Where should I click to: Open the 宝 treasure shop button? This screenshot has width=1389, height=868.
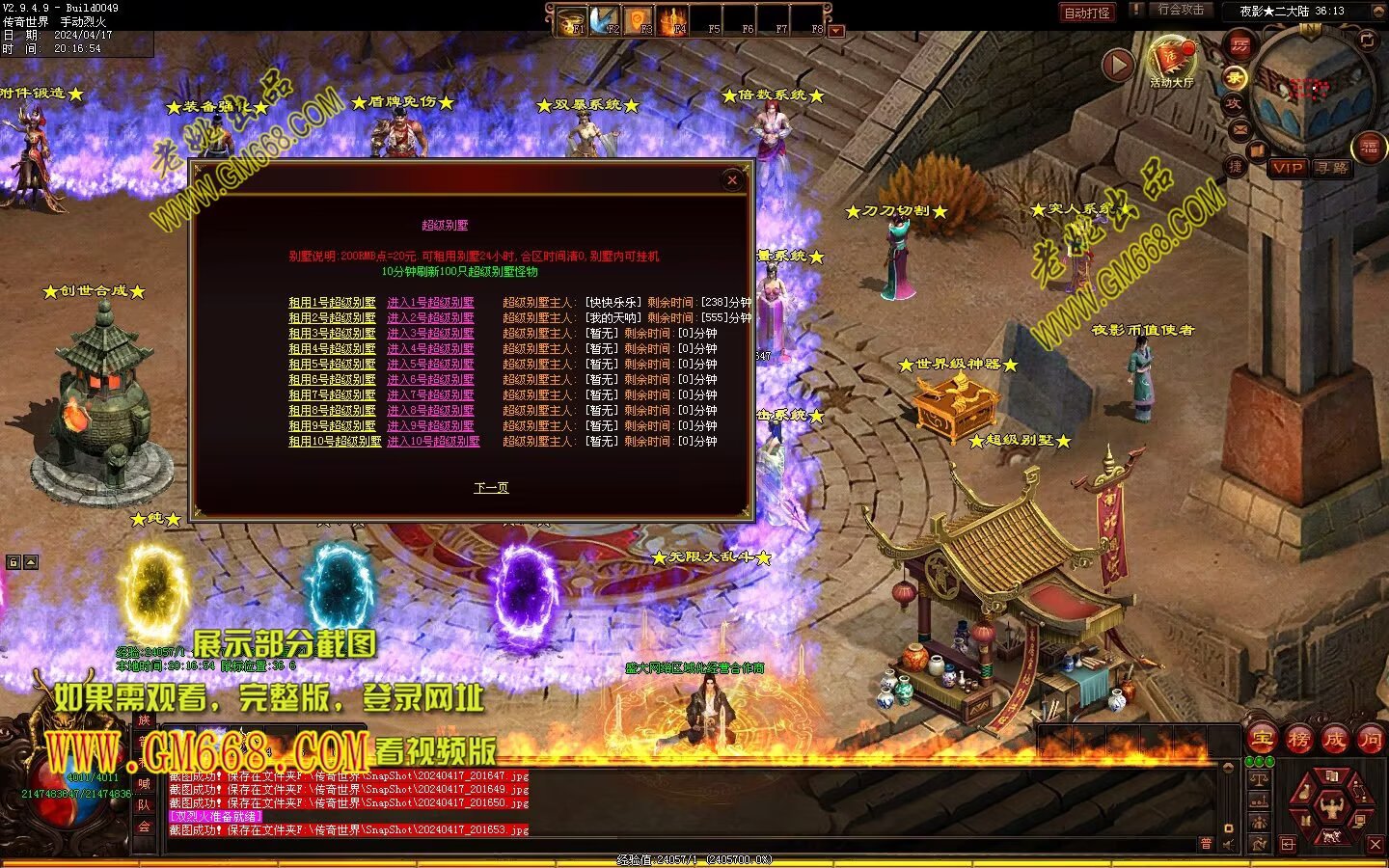pyautogui.click(x=1263, y=740)
